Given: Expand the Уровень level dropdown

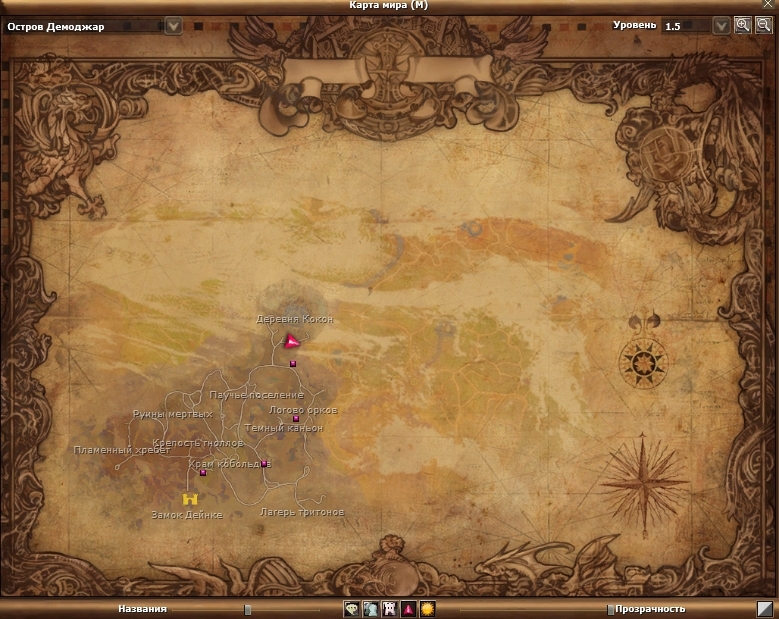Looking at the screenshot, I should pyautogui.click(x=721, y=26).
